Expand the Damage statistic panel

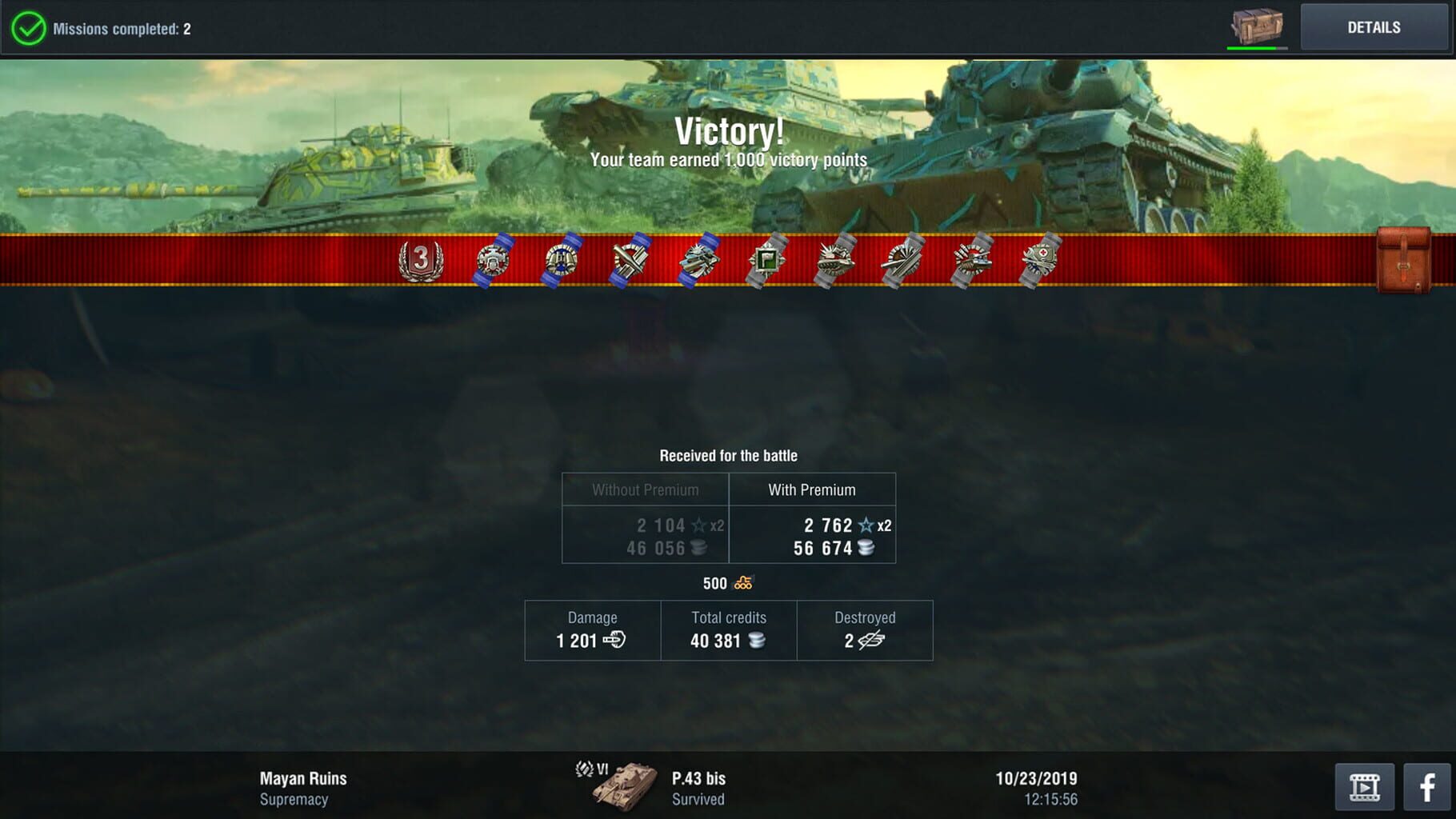coord(591,630)
